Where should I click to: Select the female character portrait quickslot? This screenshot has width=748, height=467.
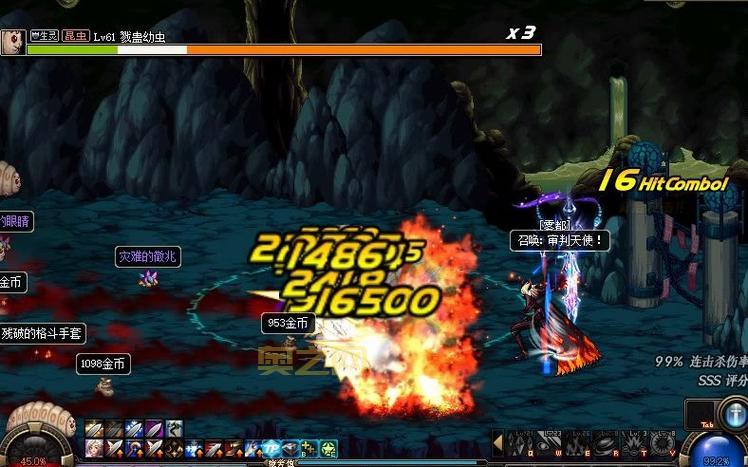click(x=93, y=449)
